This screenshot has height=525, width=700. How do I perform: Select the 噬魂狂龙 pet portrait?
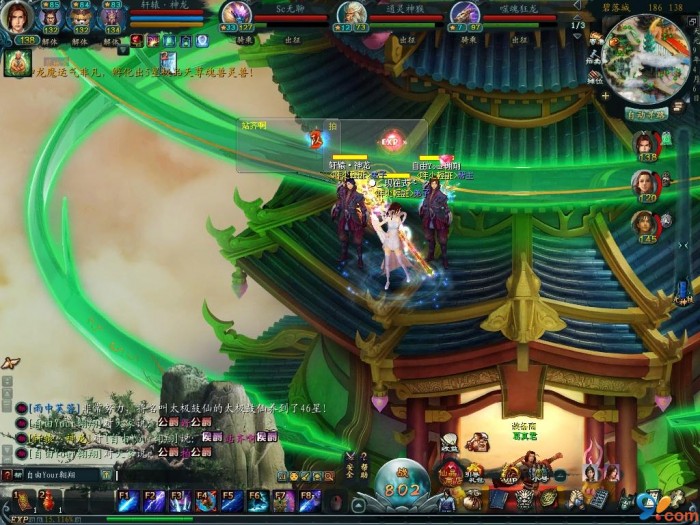pos(464,13)
